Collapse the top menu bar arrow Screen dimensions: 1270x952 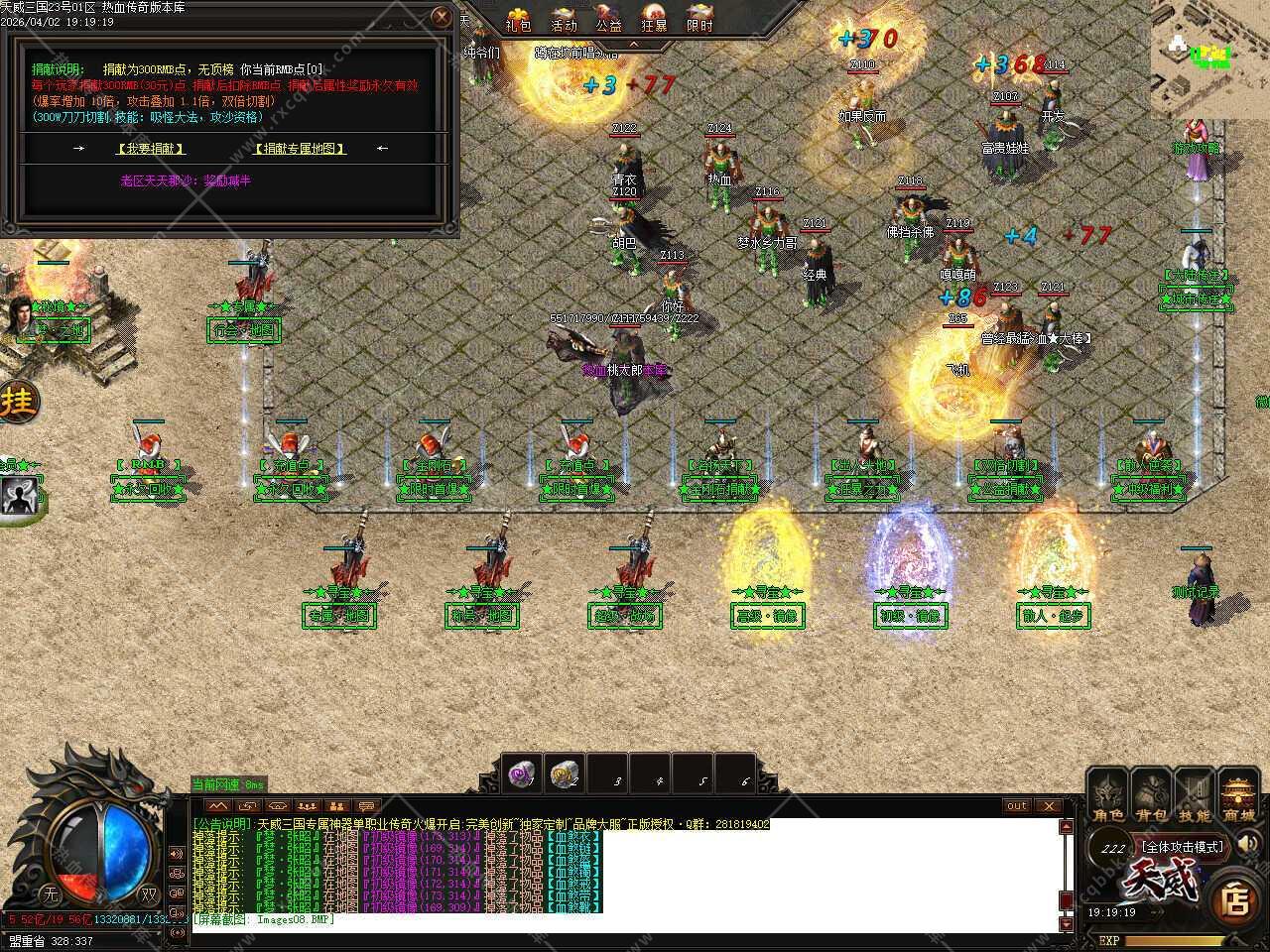634,45
